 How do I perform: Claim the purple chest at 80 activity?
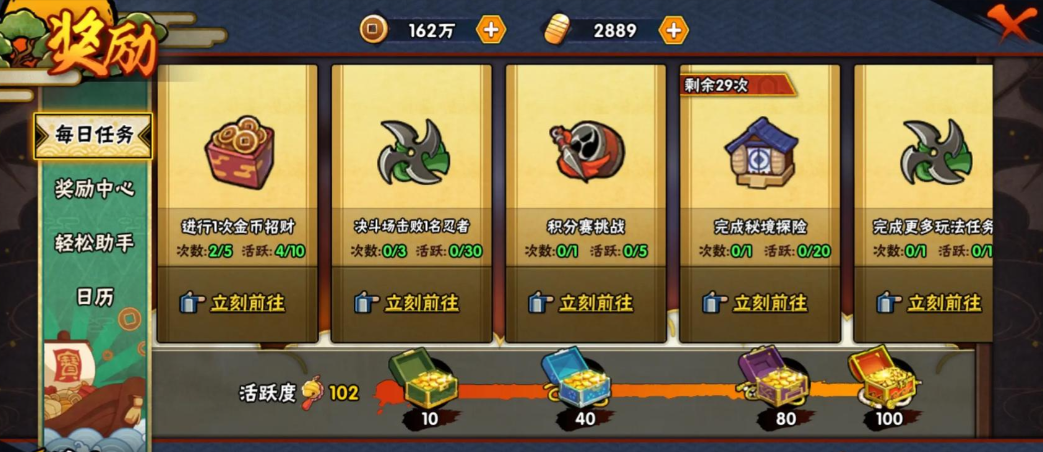tap(772, 378)
